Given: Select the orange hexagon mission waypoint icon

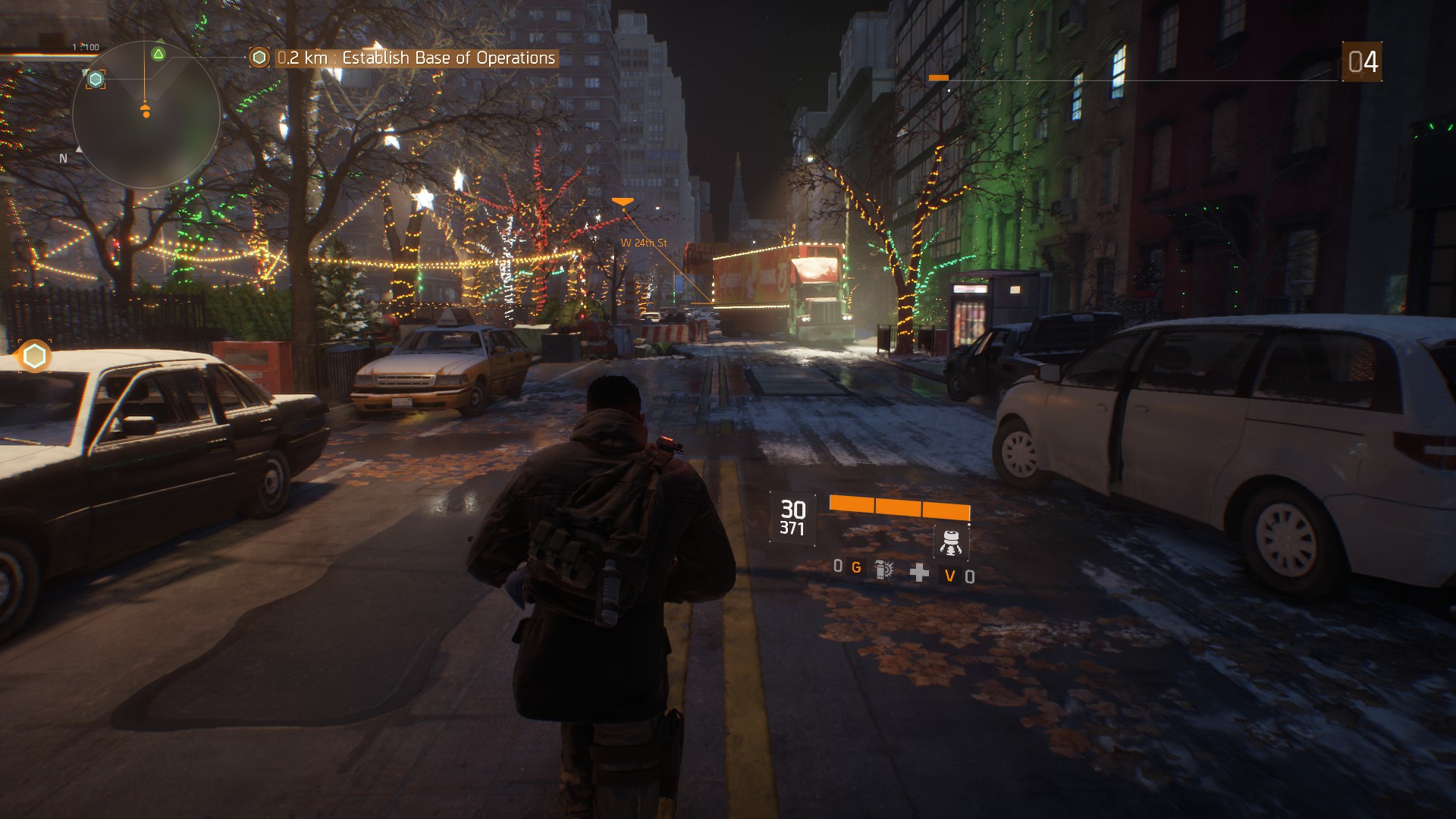Looking at the screenshot, I should coord(34,356).
